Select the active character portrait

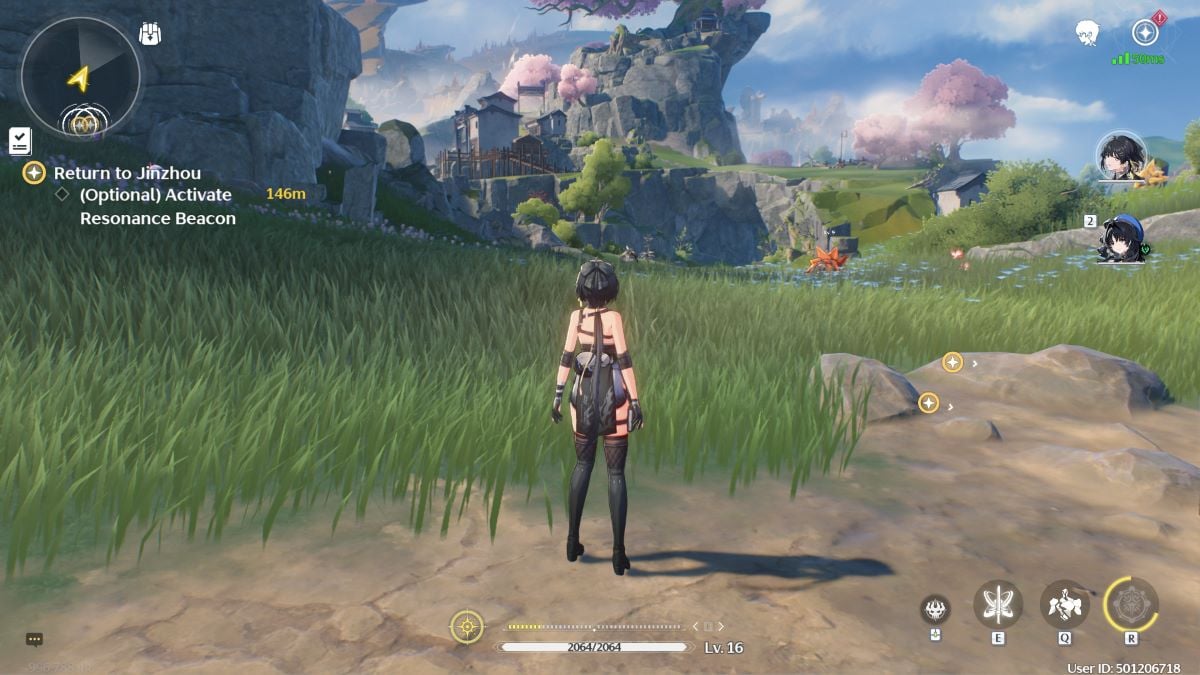(x=1121, y=156)
